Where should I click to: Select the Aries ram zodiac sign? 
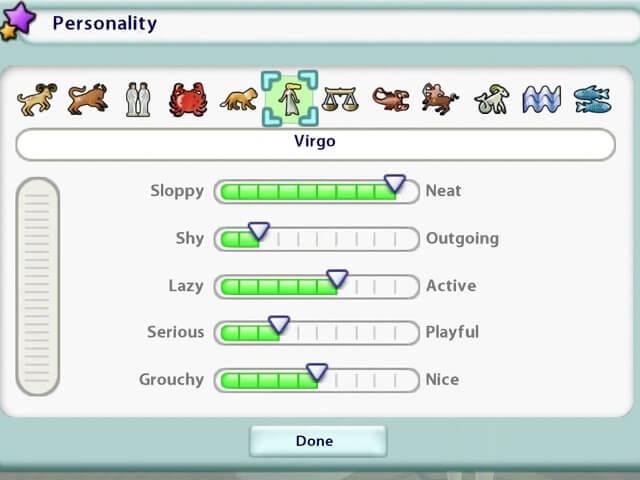coord(36,98)
